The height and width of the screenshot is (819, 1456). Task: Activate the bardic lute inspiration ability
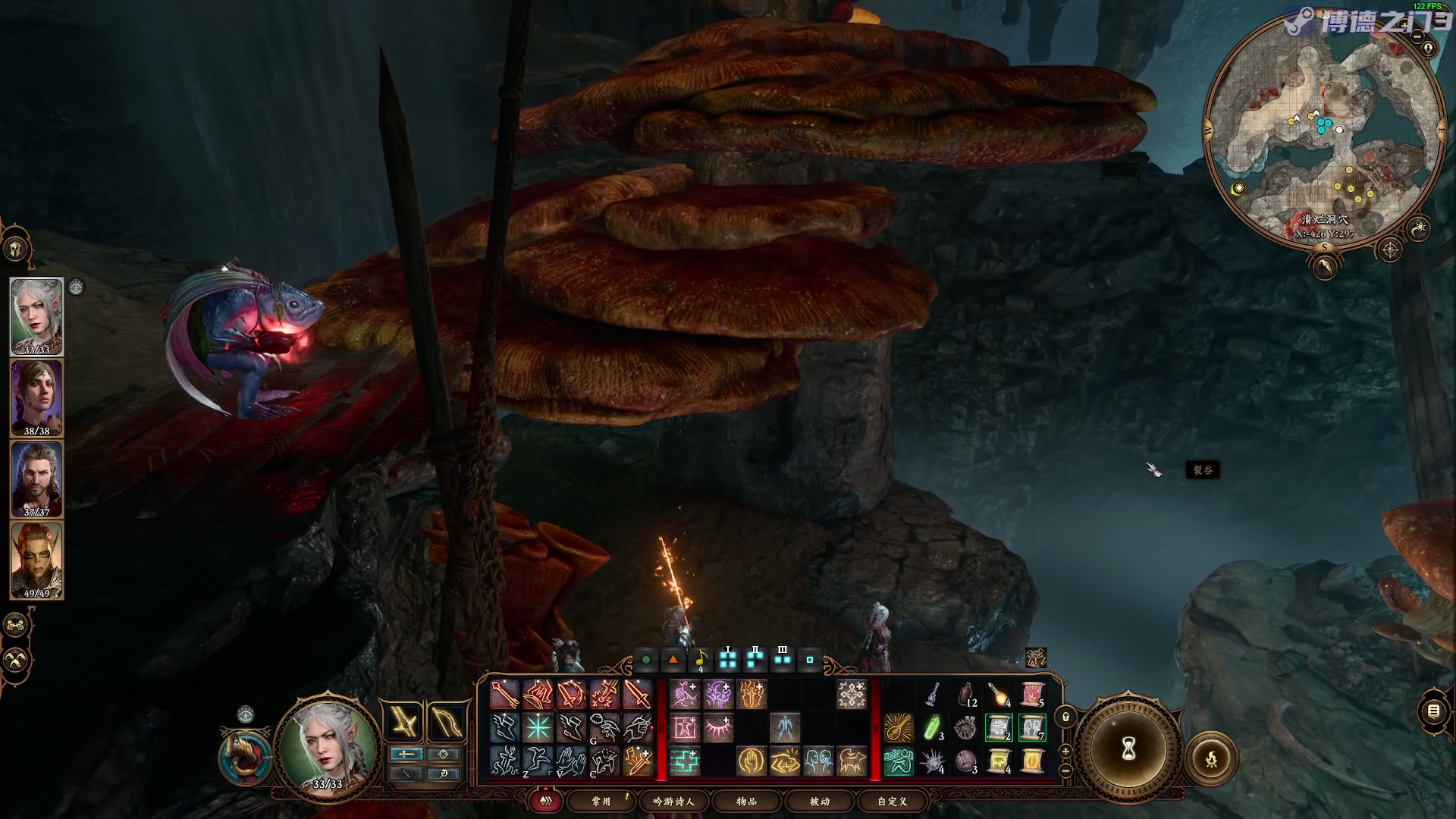899,728
